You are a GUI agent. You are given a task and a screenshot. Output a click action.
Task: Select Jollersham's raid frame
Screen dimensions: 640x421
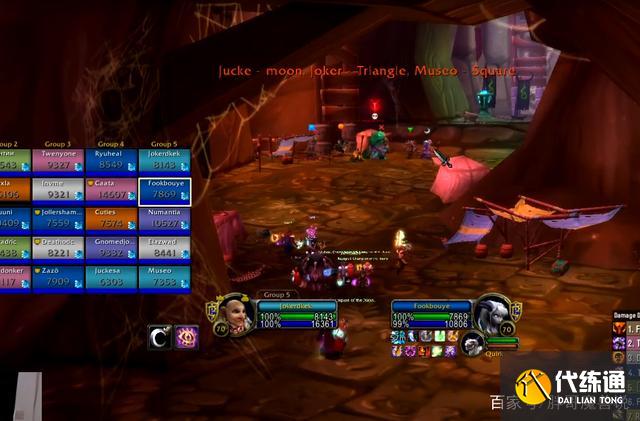pos(58,219)
